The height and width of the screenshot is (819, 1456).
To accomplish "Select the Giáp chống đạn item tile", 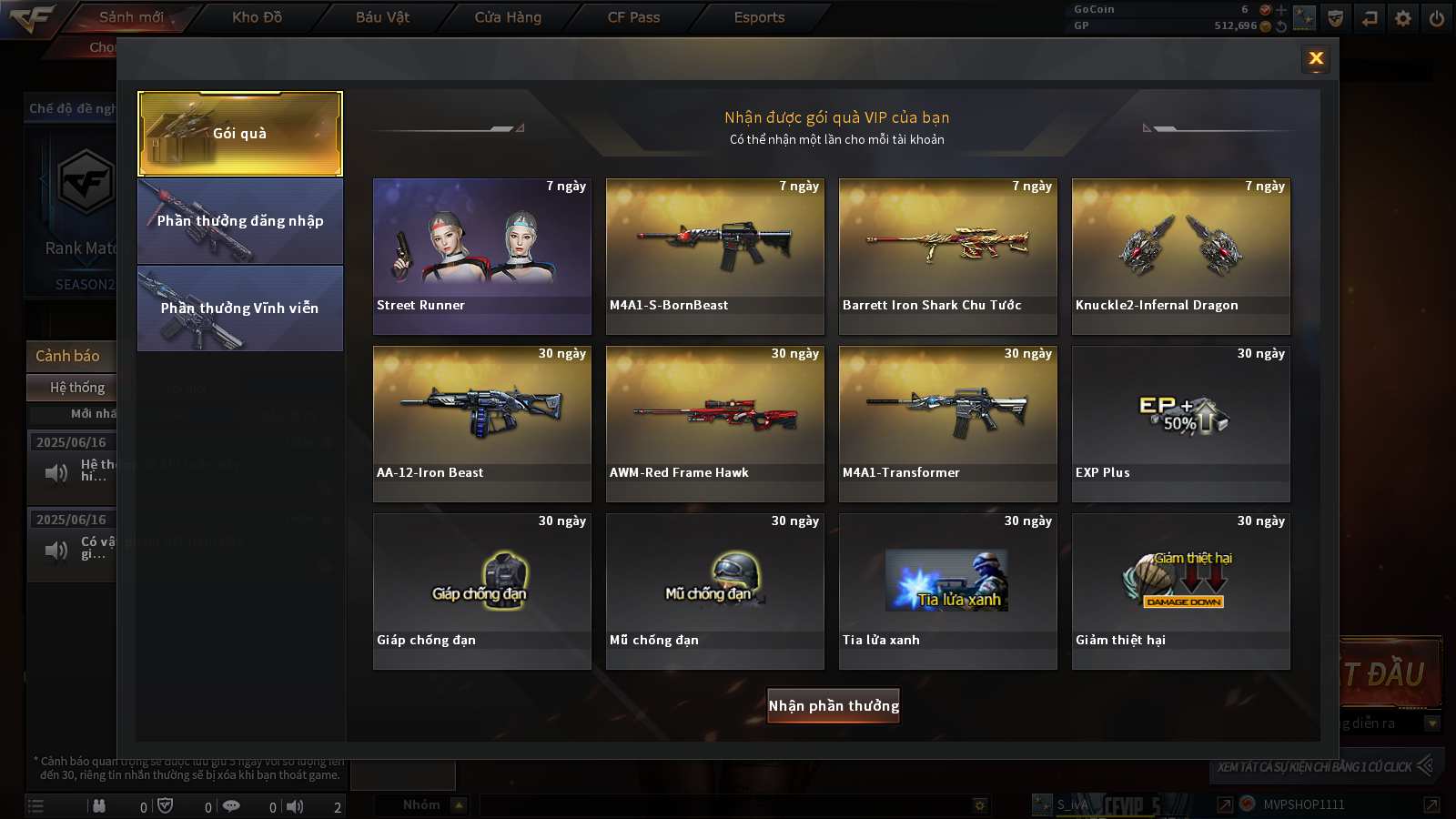I will click(482, 591).
